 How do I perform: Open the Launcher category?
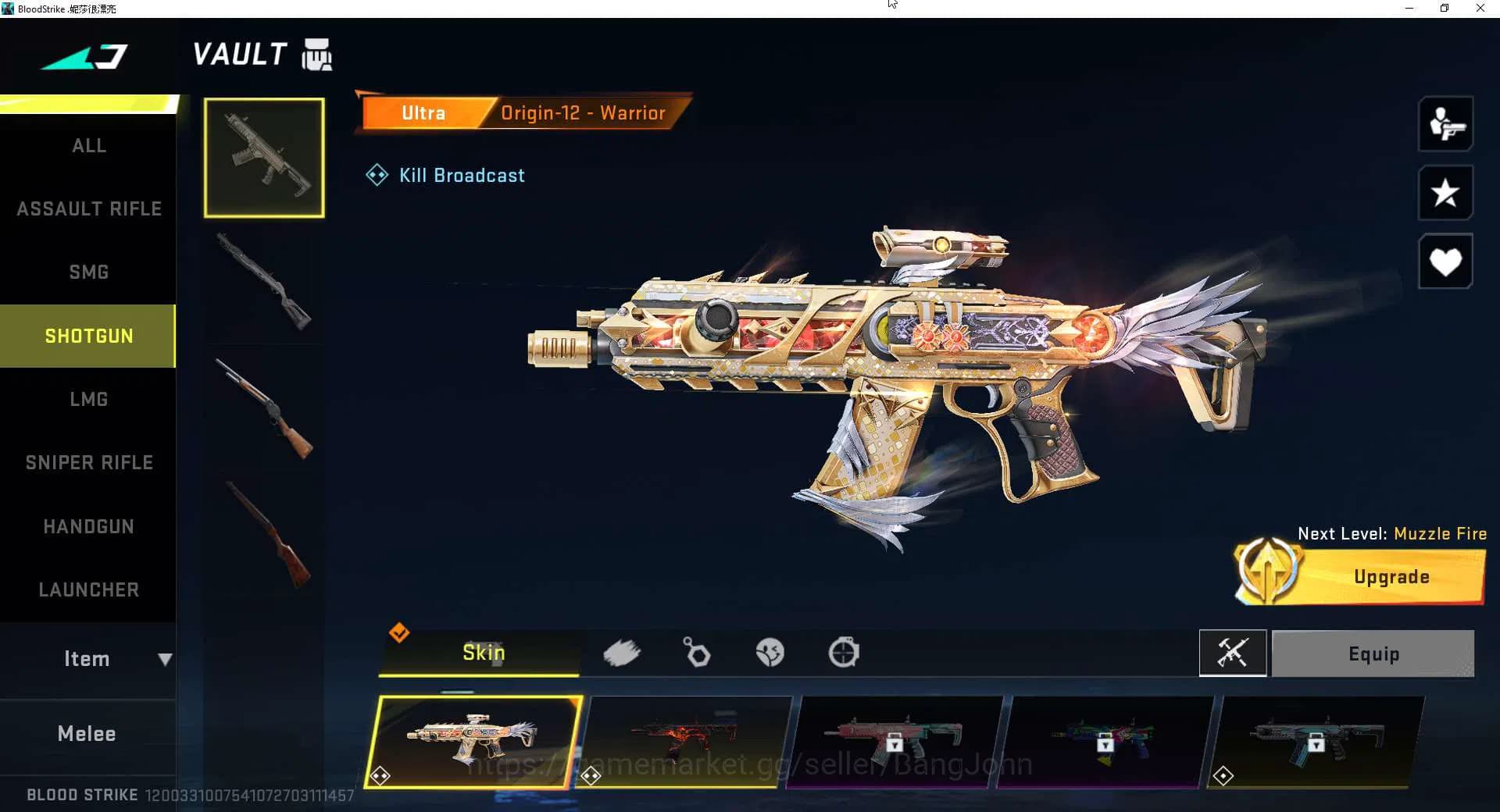pyautogui.click(x=88, y=589)
